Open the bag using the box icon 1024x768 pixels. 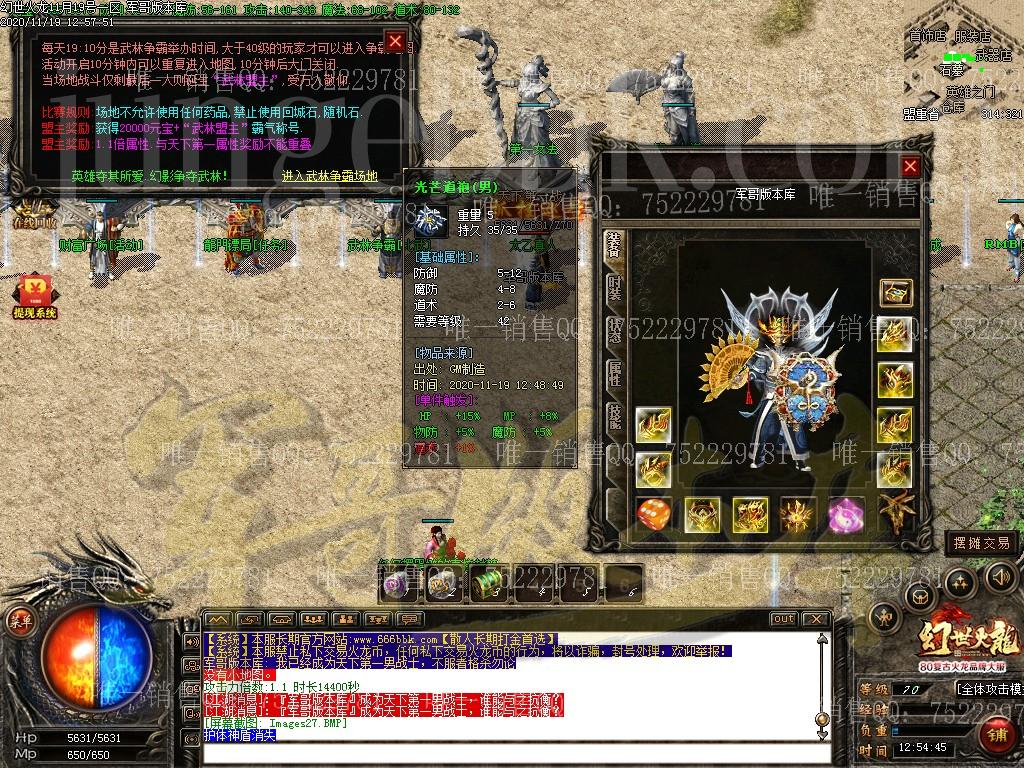coord(918,598)
